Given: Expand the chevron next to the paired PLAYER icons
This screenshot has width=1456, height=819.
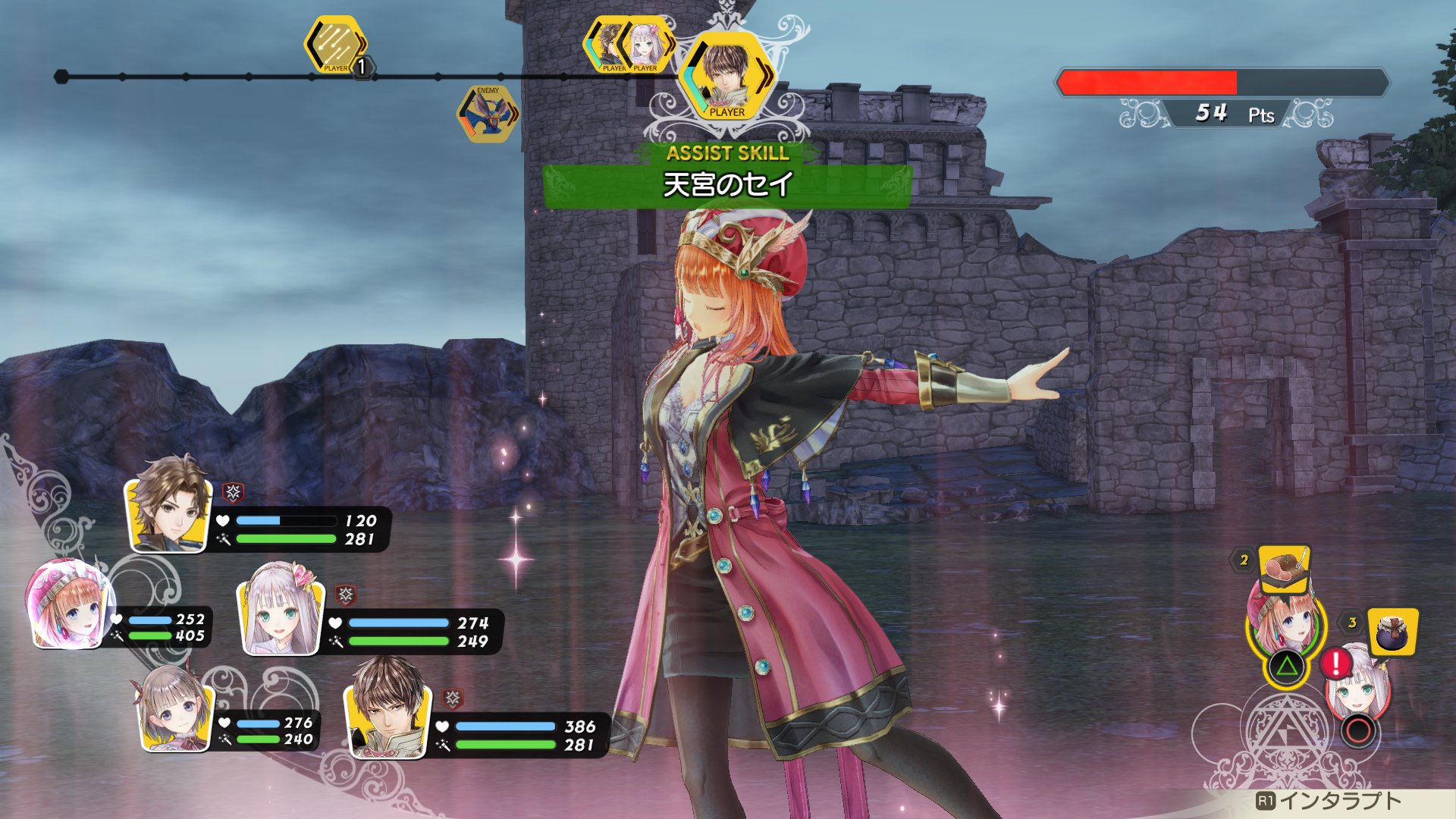Looking at the screenshot, I should pos(670,45).
